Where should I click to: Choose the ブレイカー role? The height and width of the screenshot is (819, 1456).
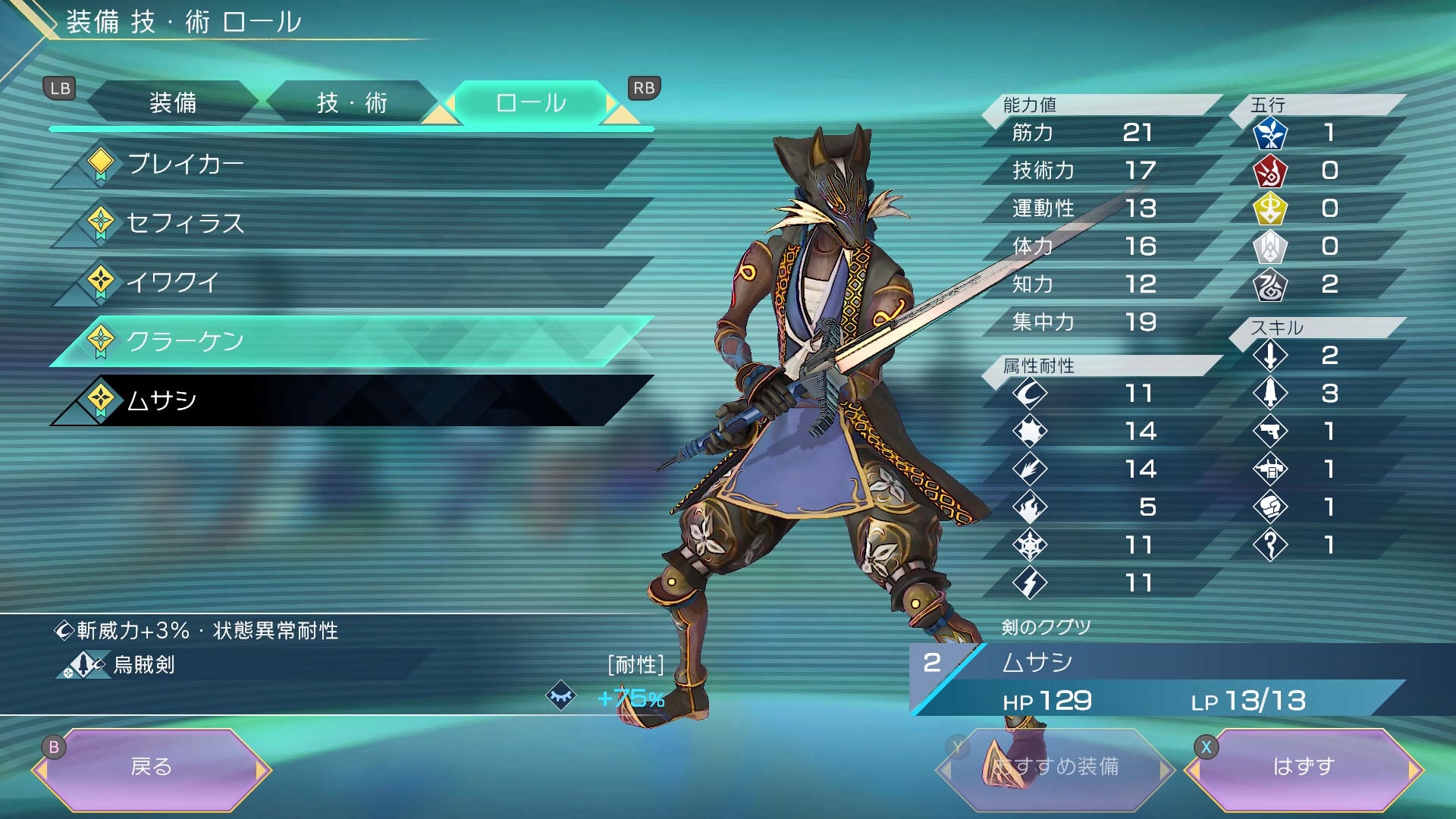point(349,164)
